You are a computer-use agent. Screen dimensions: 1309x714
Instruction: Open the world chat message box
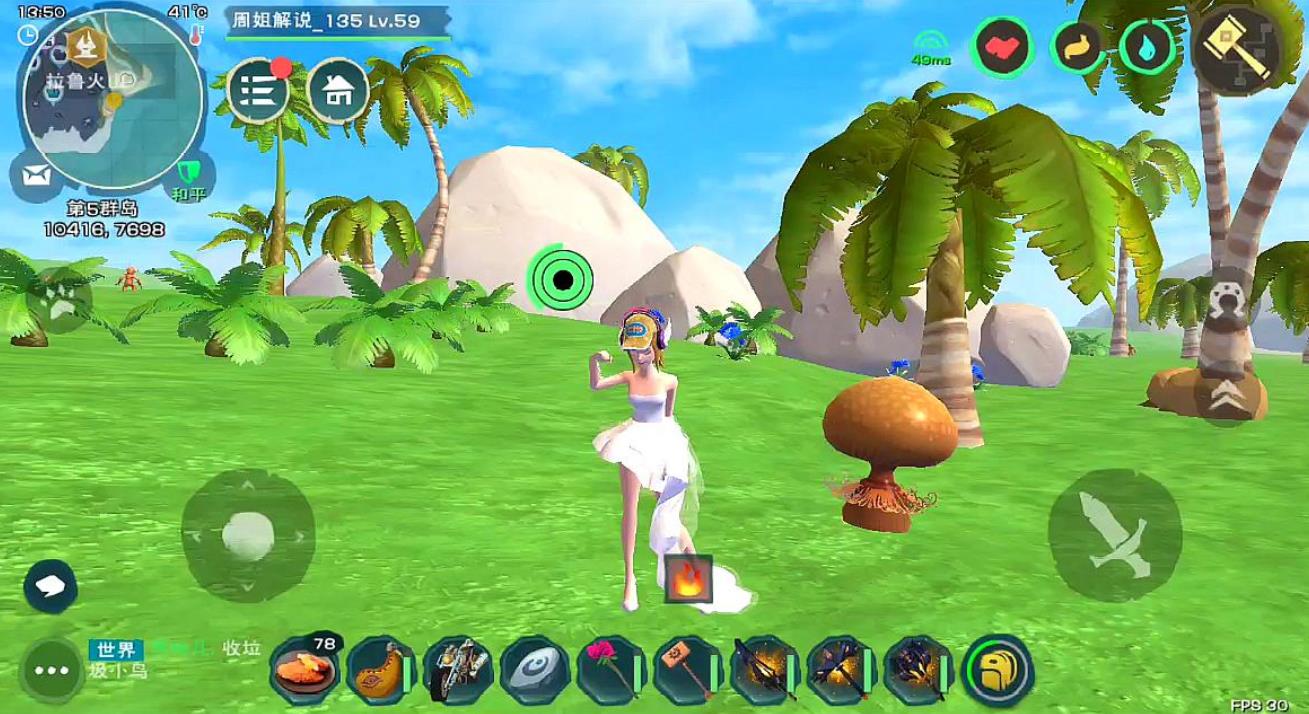point(175,659)
